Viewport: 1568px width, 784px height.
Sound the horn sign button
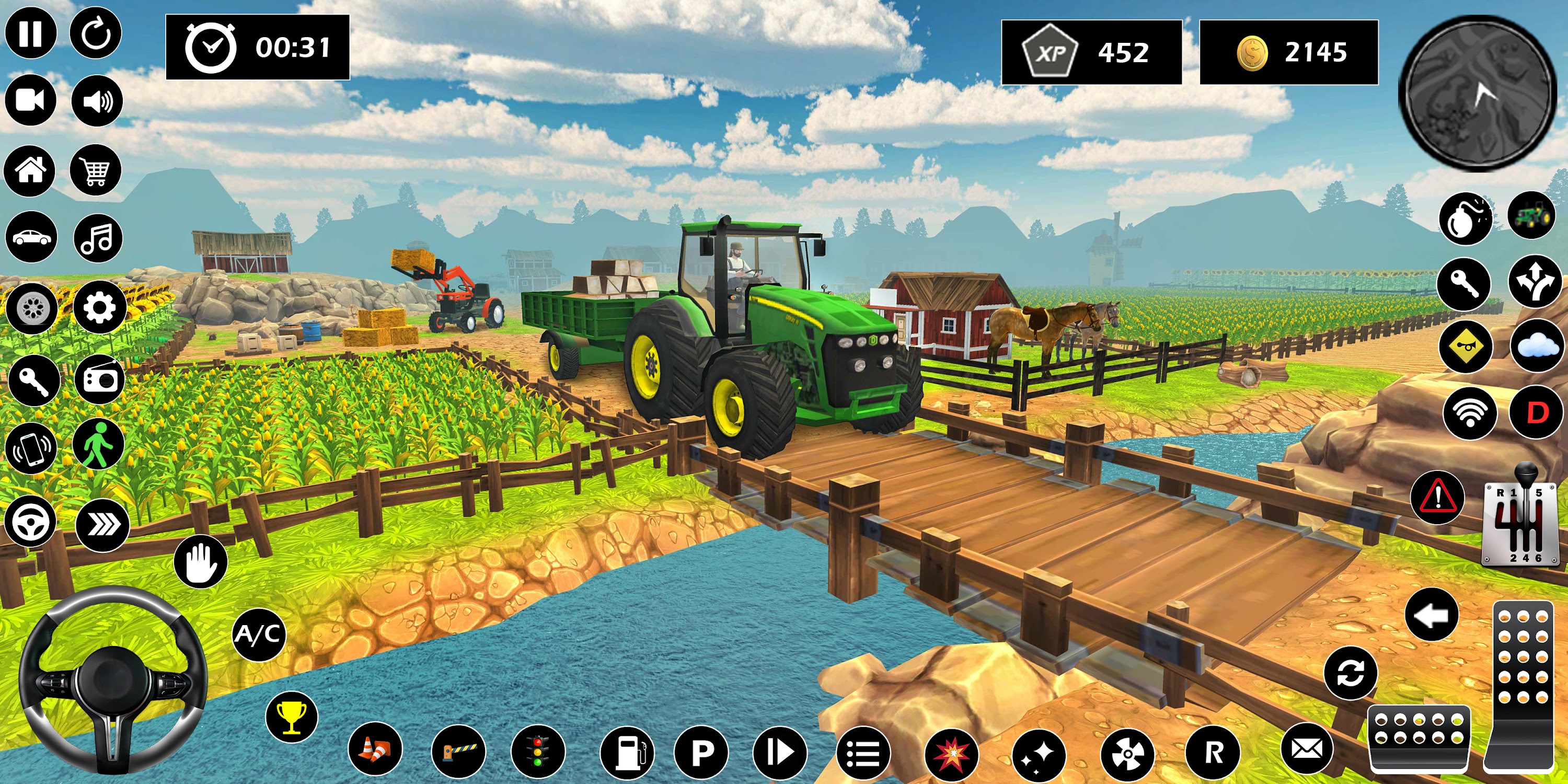pos(1466,347)
